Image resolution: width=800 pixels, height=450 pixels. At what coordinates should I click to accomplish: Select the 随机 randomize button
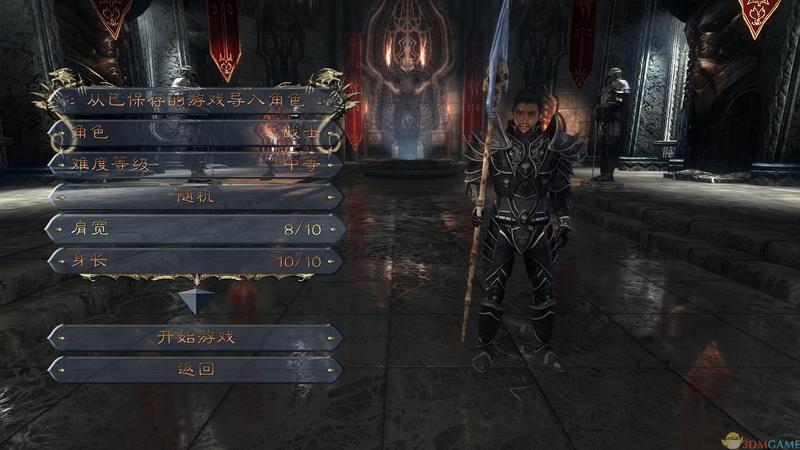[x=196, y=196]
